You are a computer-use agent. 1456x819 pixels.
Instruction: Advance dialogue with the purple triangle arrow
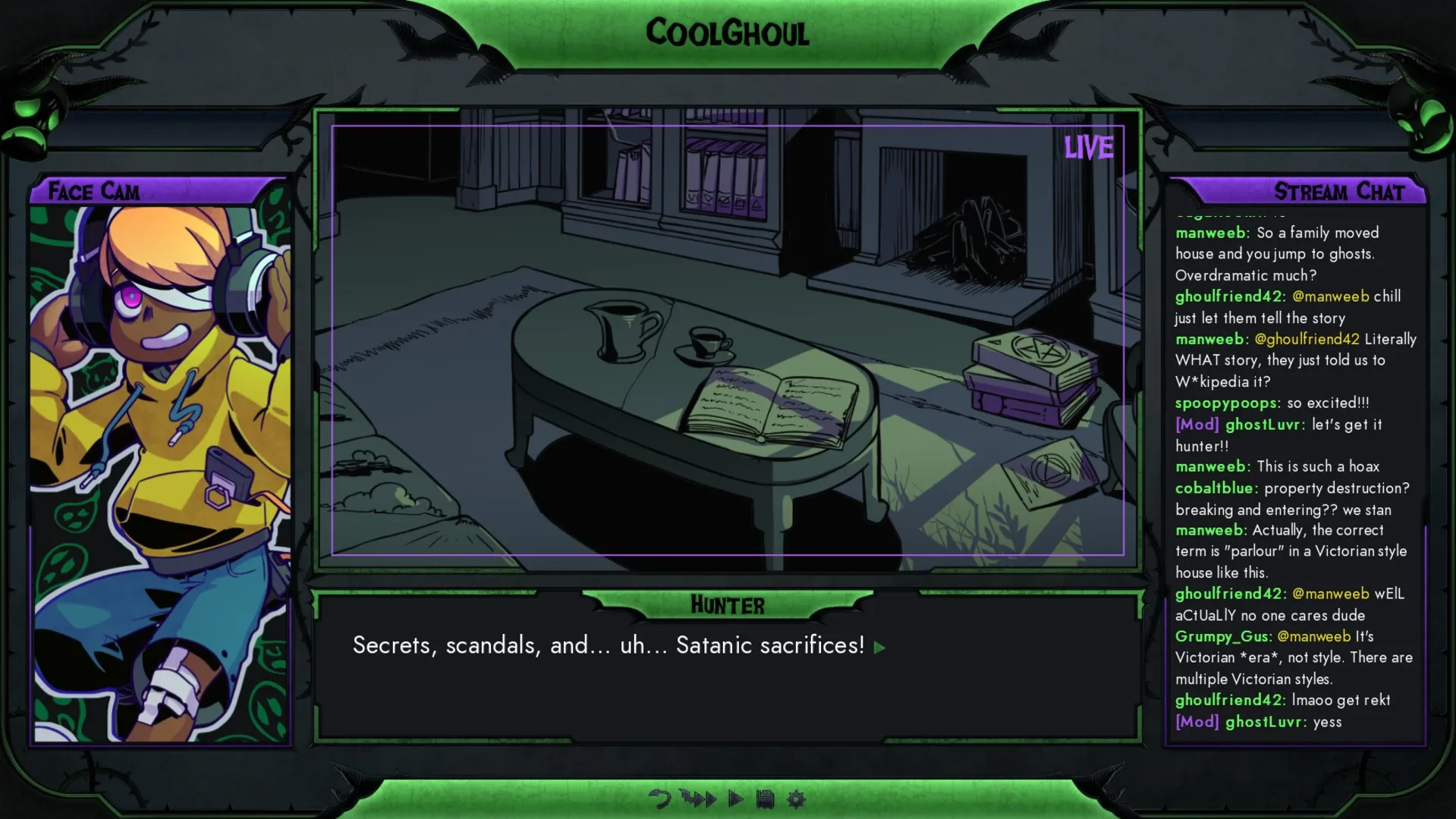[x=879, y=648]
